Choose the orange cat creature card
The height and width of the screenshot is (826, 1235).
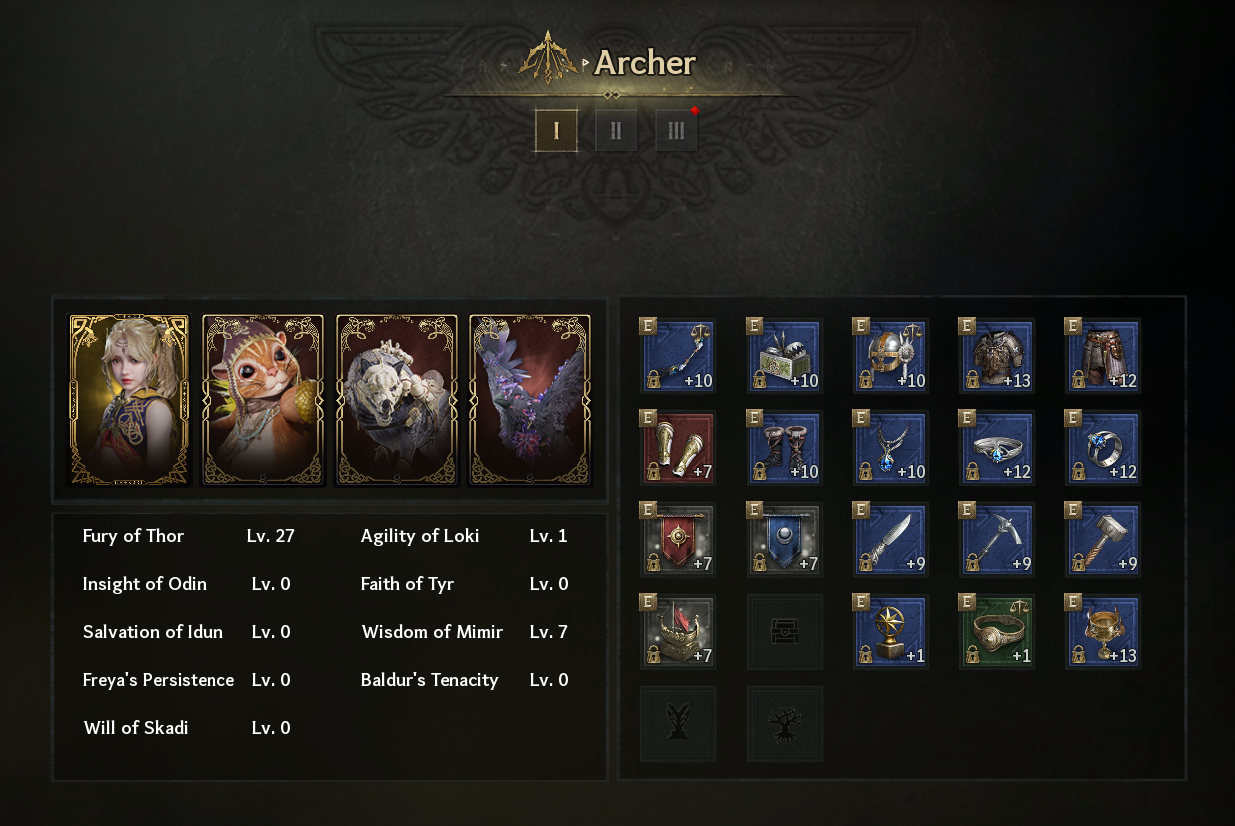[263, 400]
